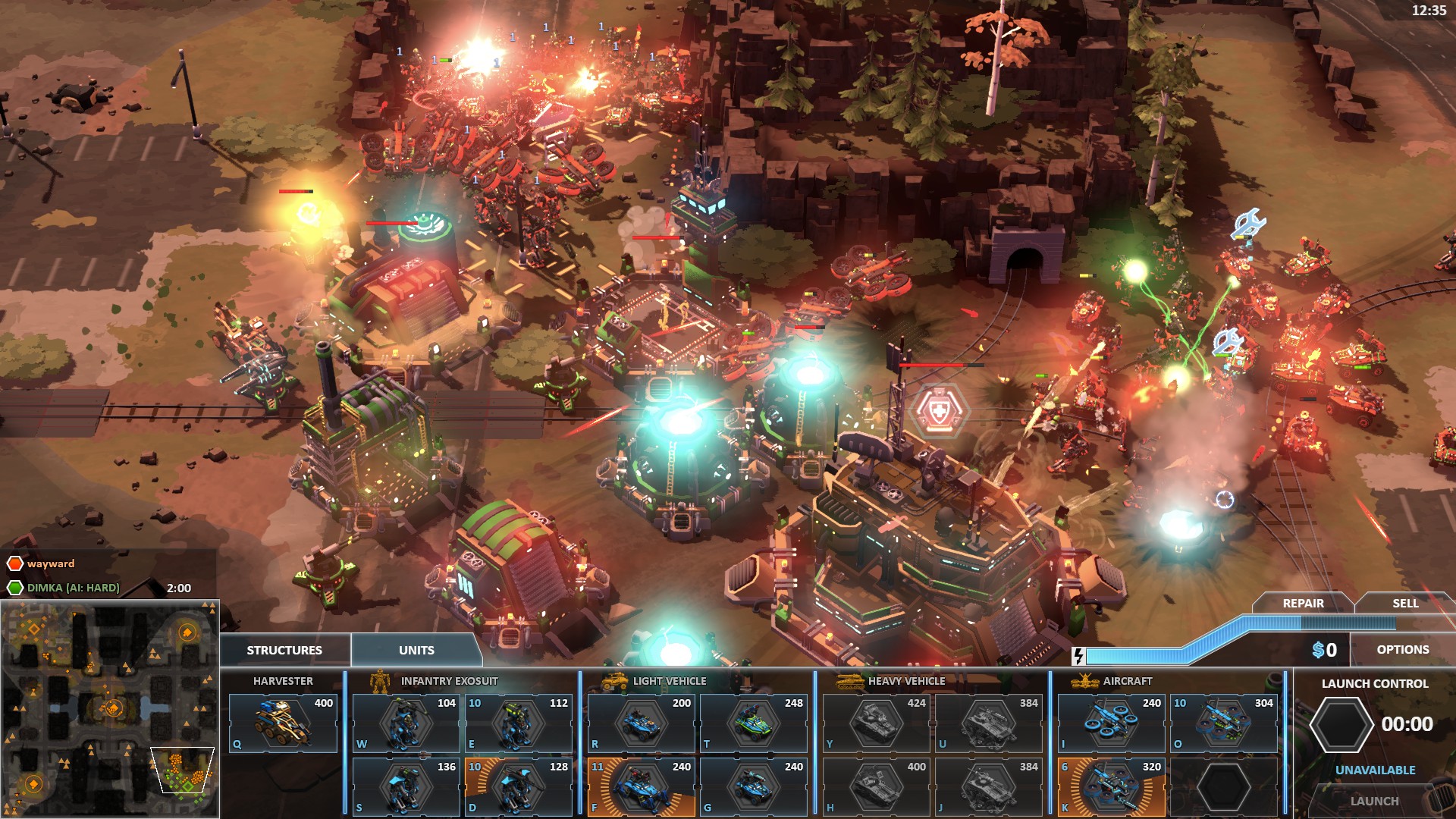The width and height of the screenshot is (1456, 819).
Task: Select the 400-cost heavy vehicle
Action: 876,787
